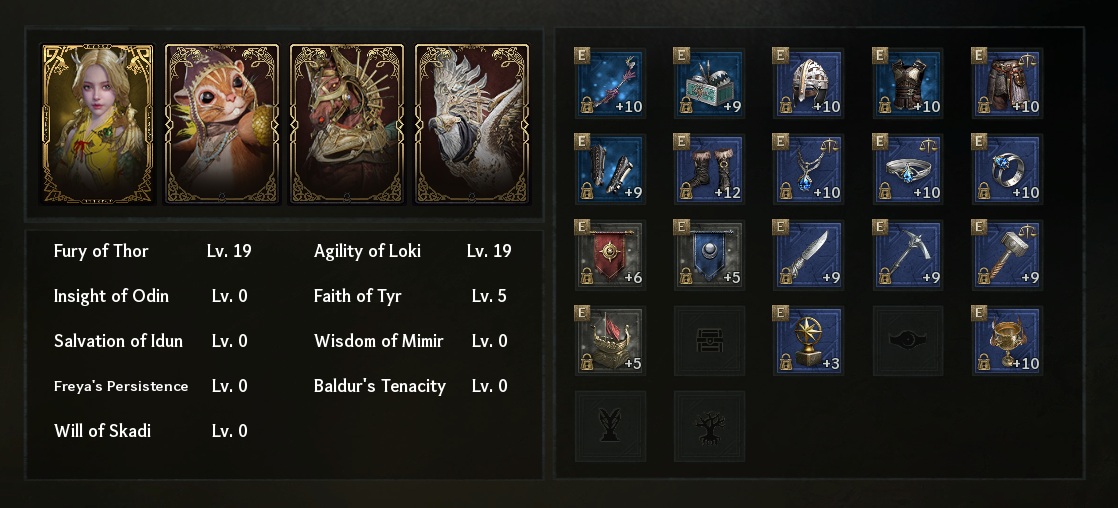This screenshot has height=508, width=1118.
Task: Inspect the chest armor slot
Action: pos(907,83)
